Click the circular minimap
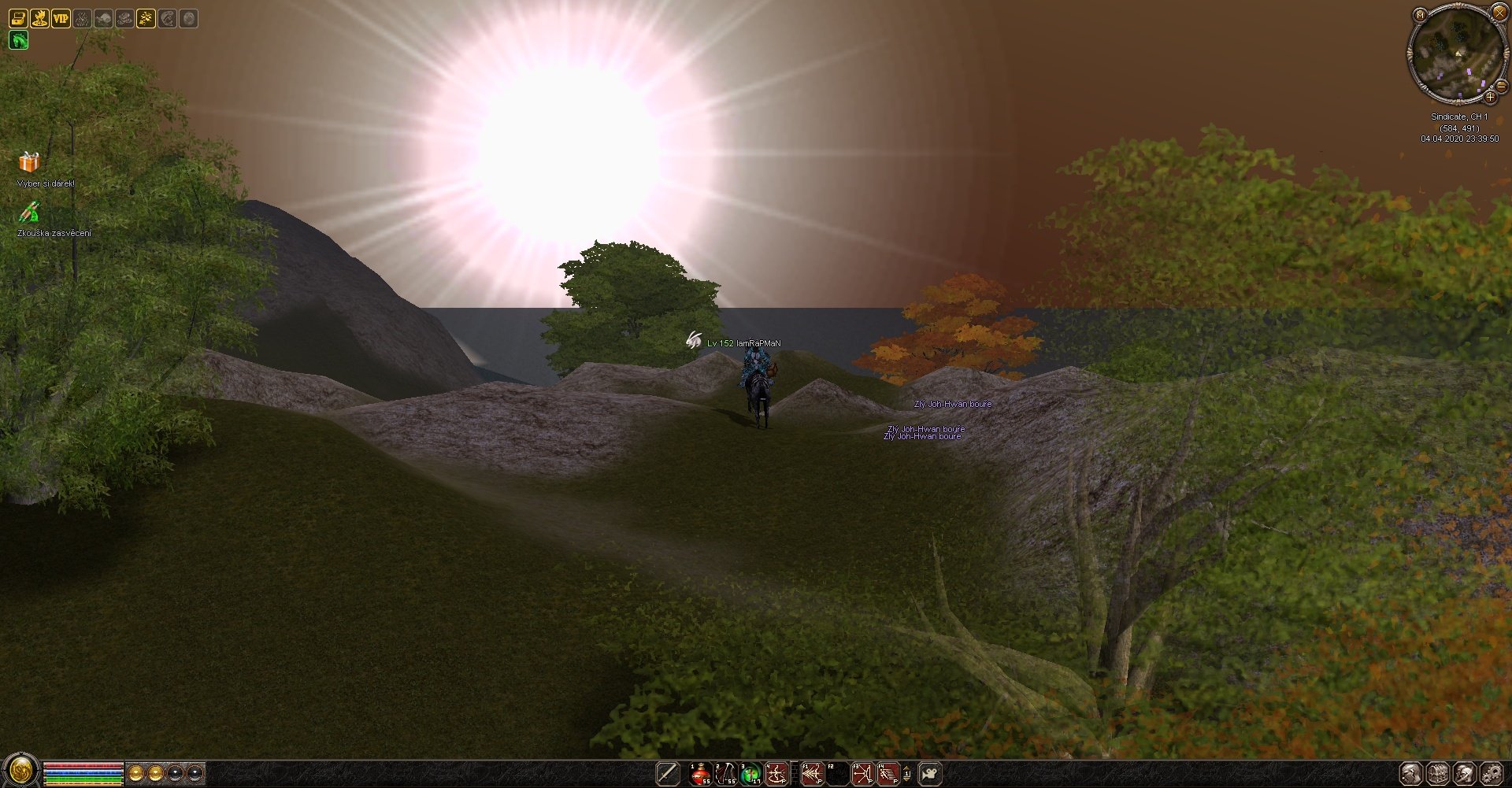 pyautogui.click(x=1456, y=53)
